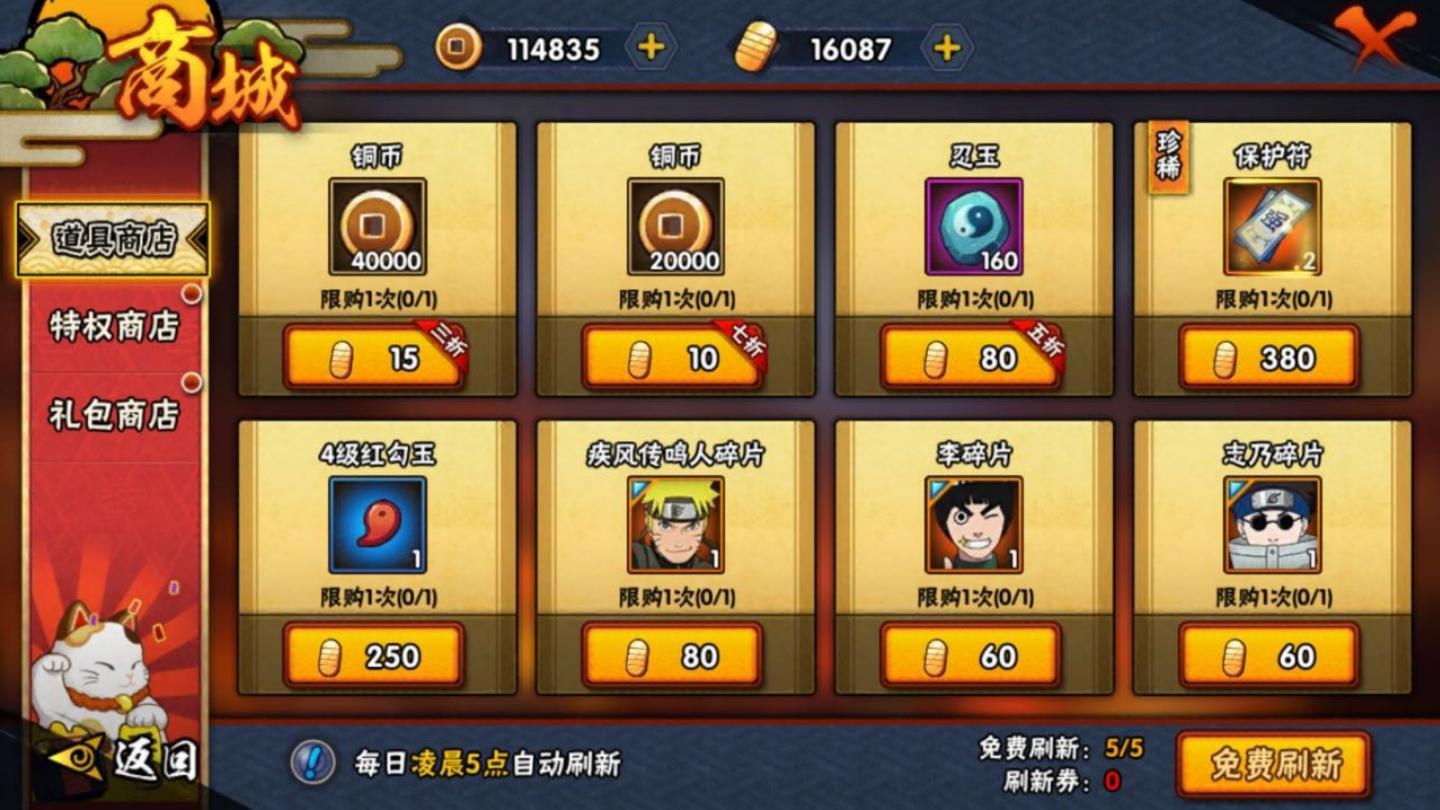Inspect the 保护符 talisman item icon
1440x810 pixels.
click(x=1272, y=227)
